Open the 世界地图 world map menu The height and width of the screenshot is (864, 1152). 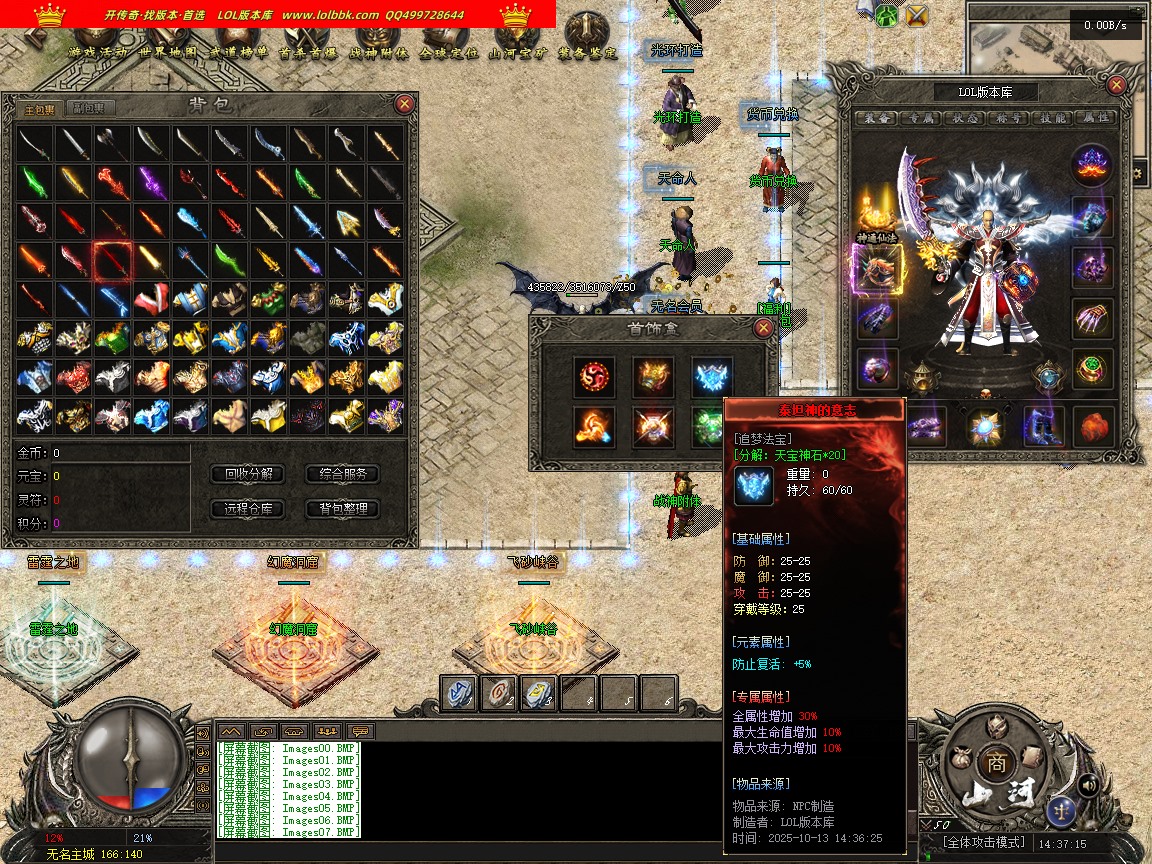point(168,52)
